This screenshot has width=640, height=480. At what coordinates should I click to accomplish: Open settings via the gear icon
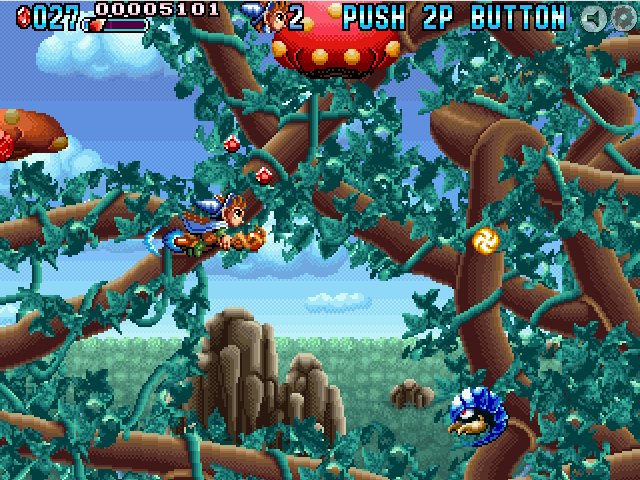pos(623,18)
